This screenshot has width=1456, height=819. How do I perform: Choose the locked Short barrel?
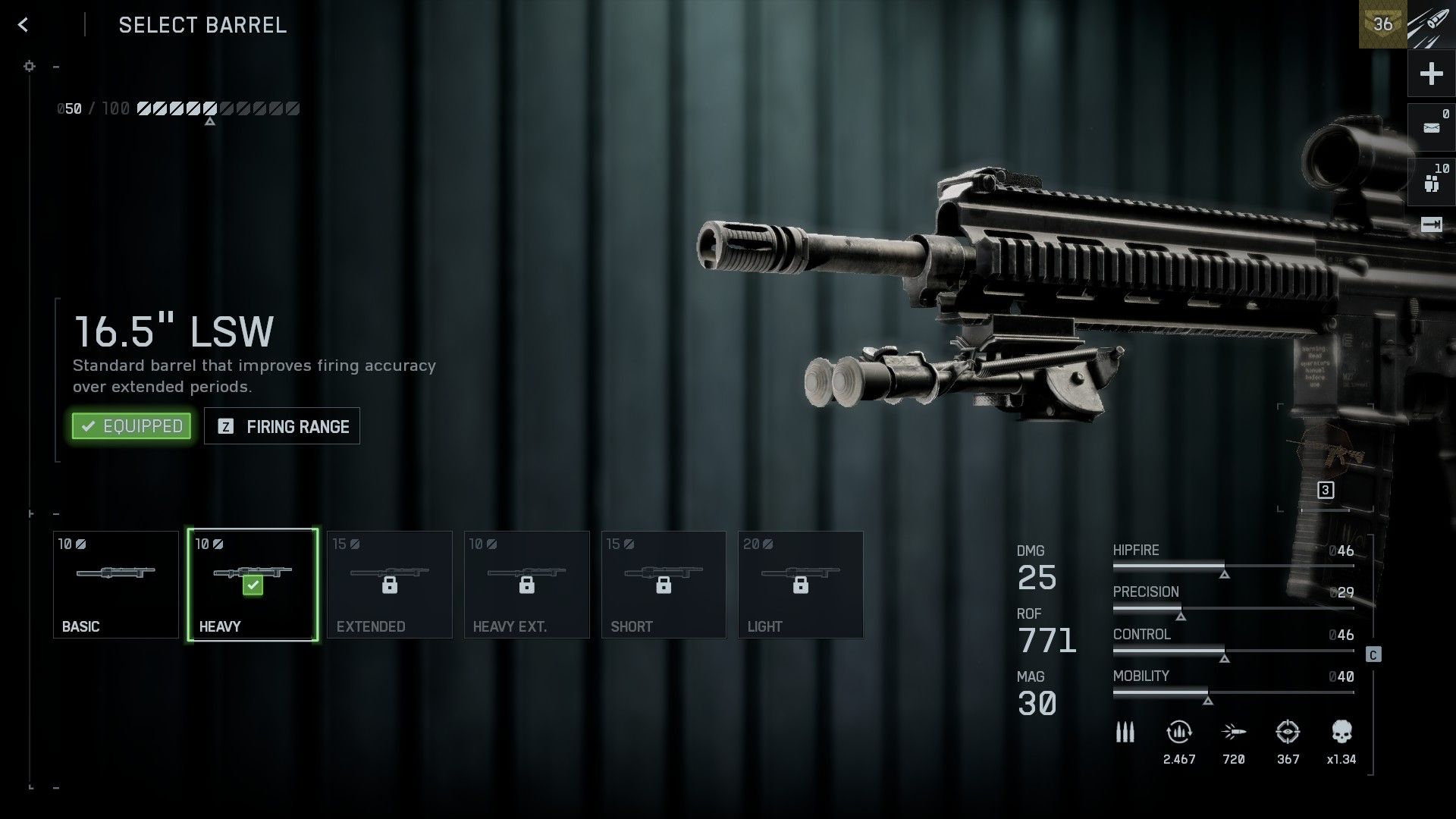point(664,585)
